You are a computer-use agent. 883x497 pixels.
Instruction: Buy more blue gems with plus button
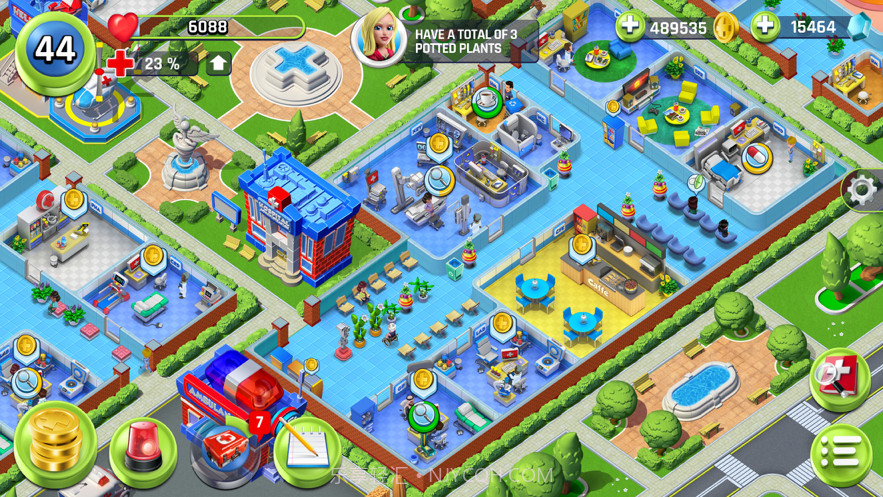click(x=765, y=26)
